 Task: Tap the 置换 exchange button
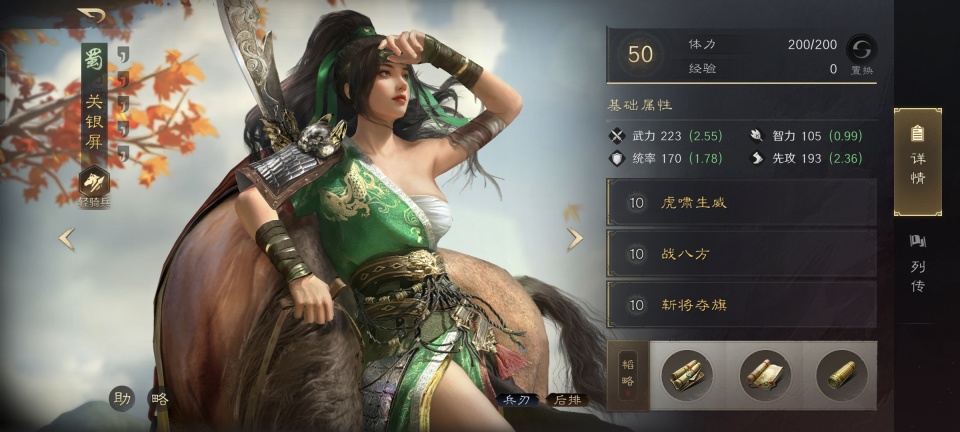[x=861, y=52]
